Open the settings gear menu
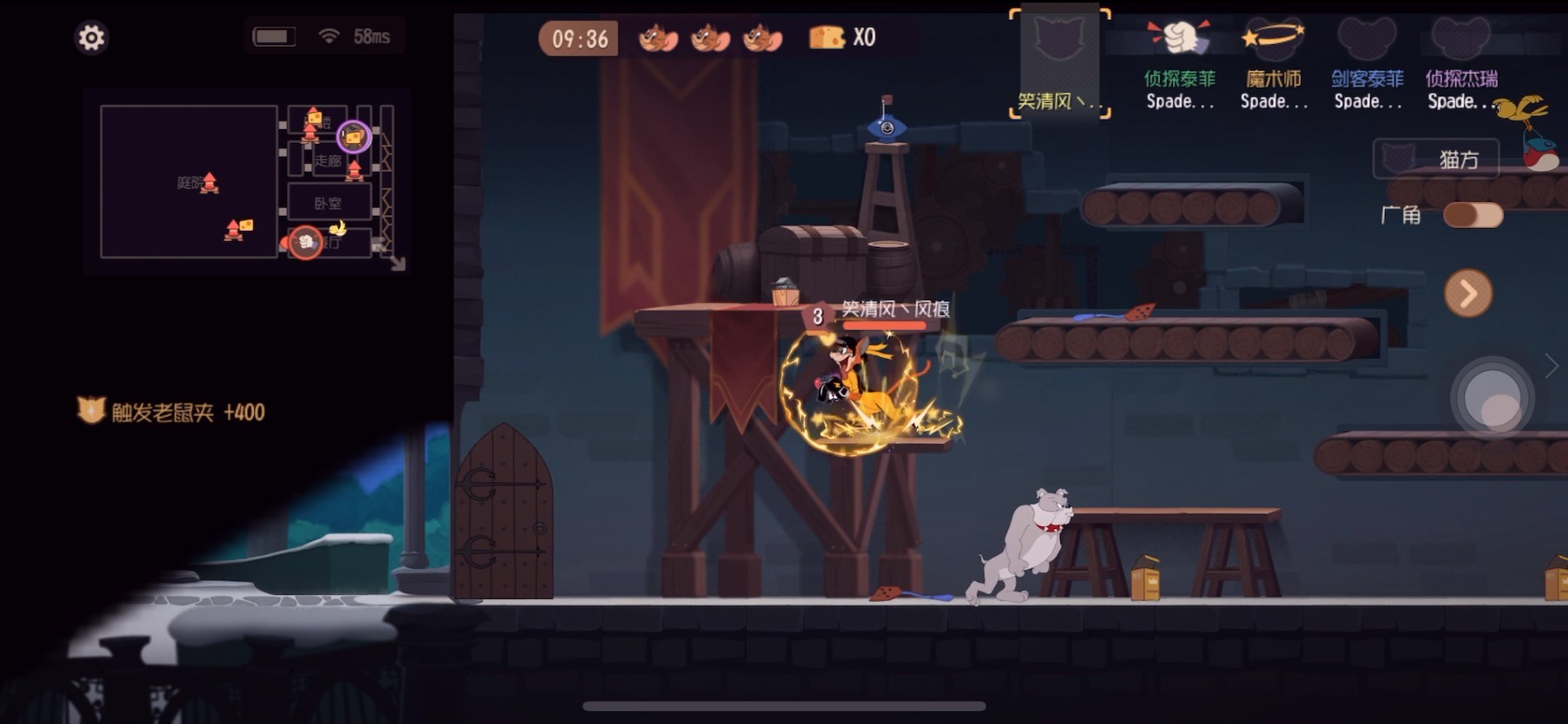Image resolution: width=1568 pixels, height=724 pixels. tap(91, 37)
